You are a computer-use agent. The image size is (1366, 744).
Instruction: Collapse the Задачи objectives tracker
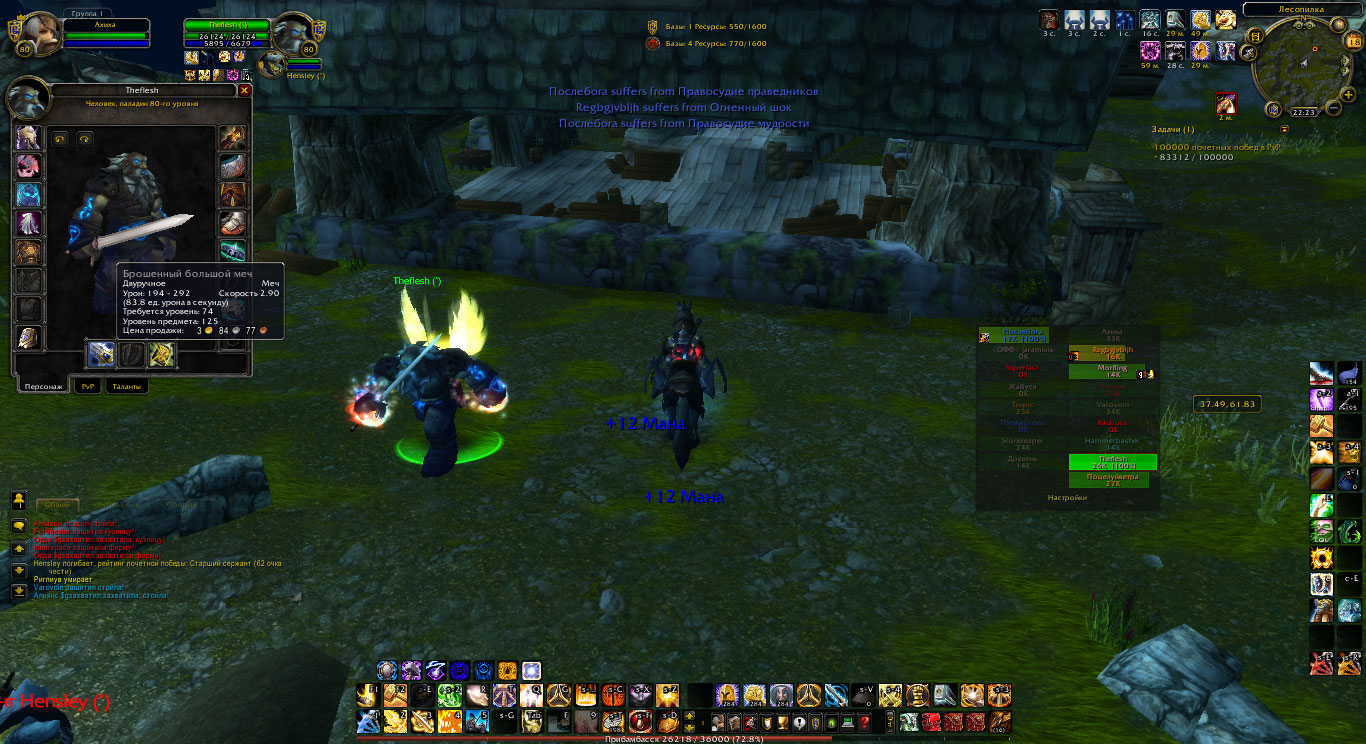click(x=1285, y=129)
